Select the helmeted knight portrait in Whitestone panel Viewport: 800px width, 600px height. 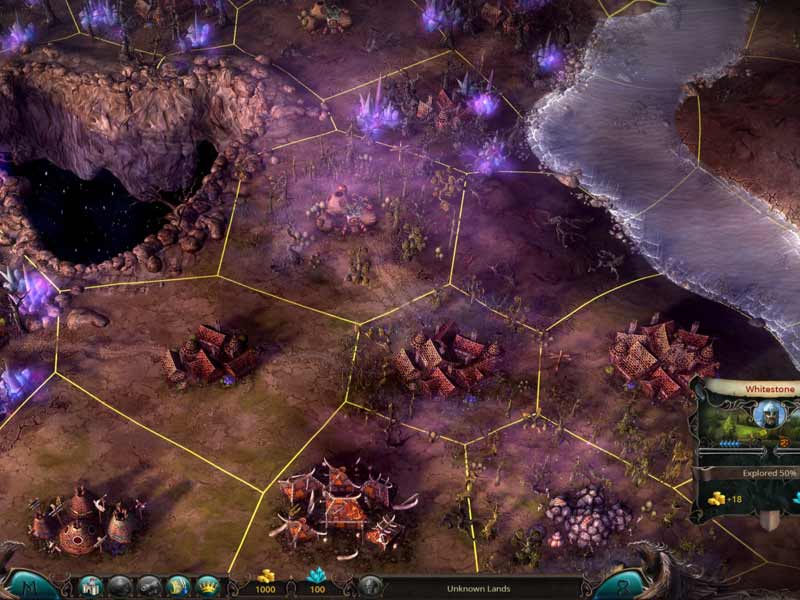(767, 414)
